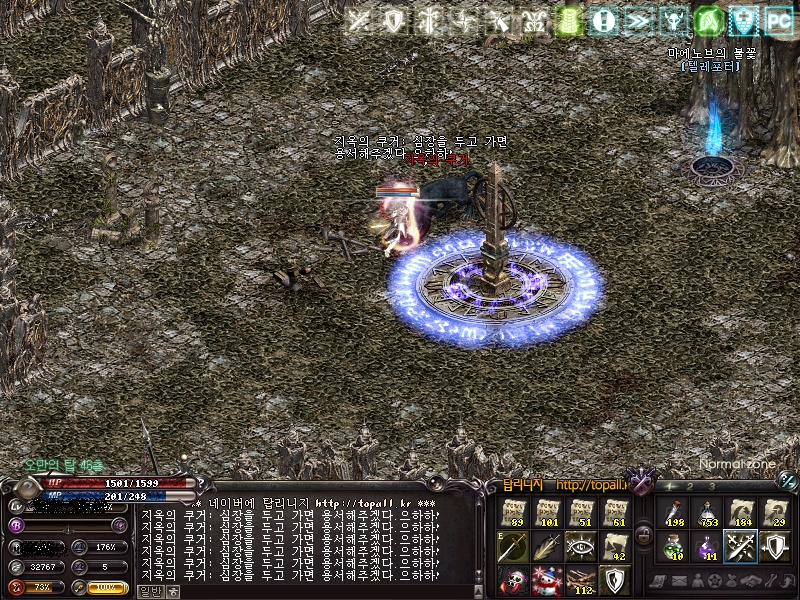Use the firewood bundle with 112
Screen dimensions: 800x600
click(x=581, y=579)
